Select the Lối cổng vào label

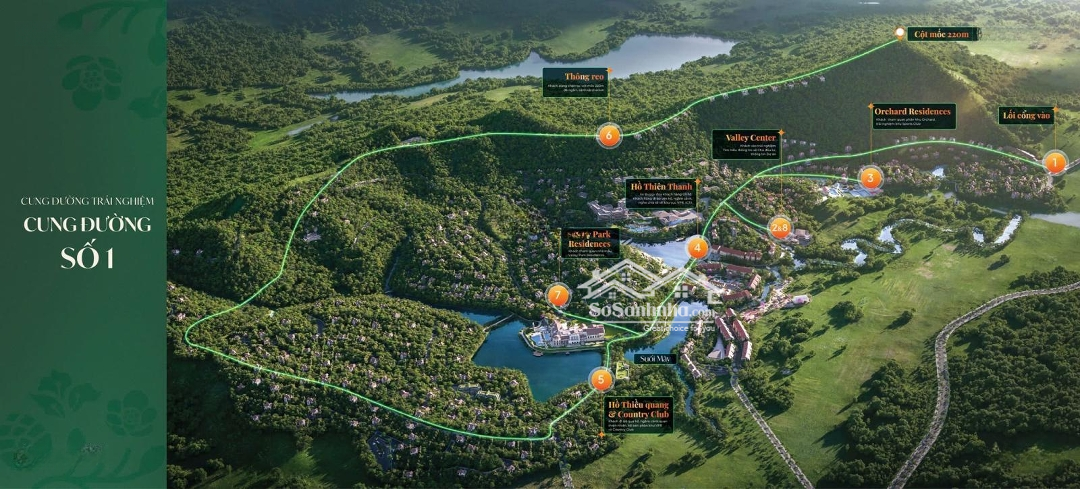click(x=1027, y=115)
